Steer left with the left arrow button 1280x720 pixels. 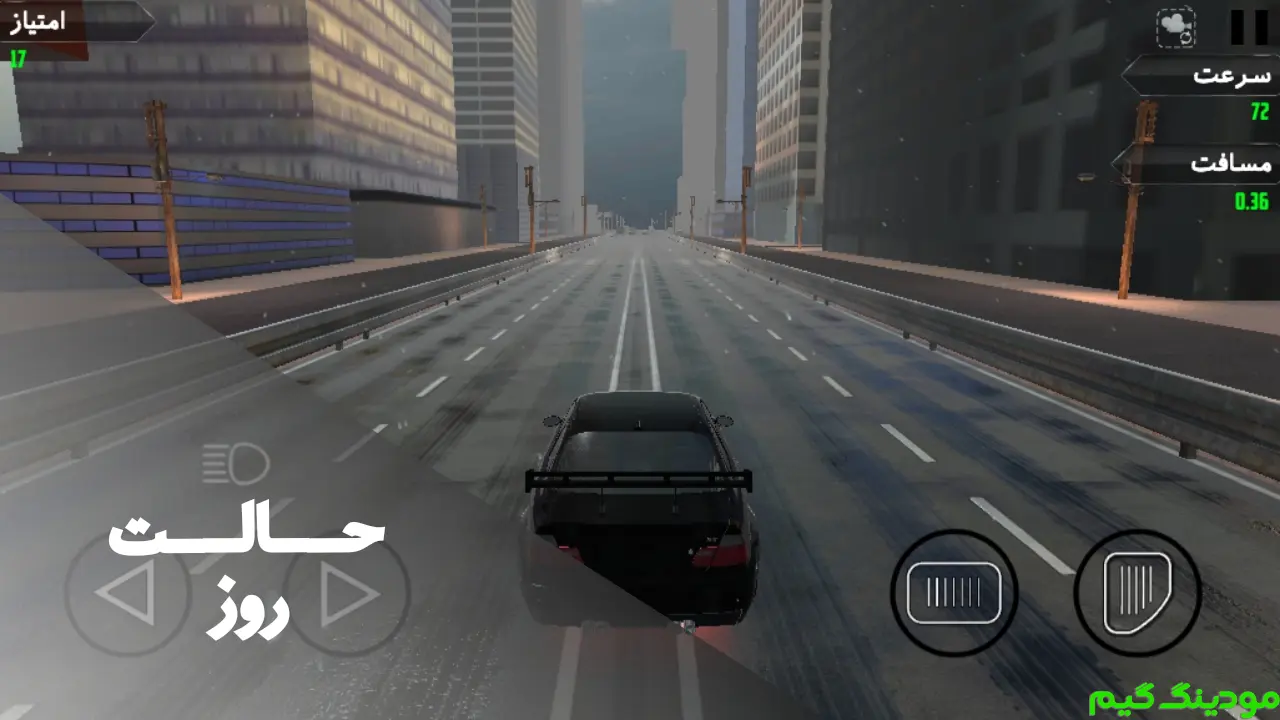pyautogui.click(x=127, y=594)
